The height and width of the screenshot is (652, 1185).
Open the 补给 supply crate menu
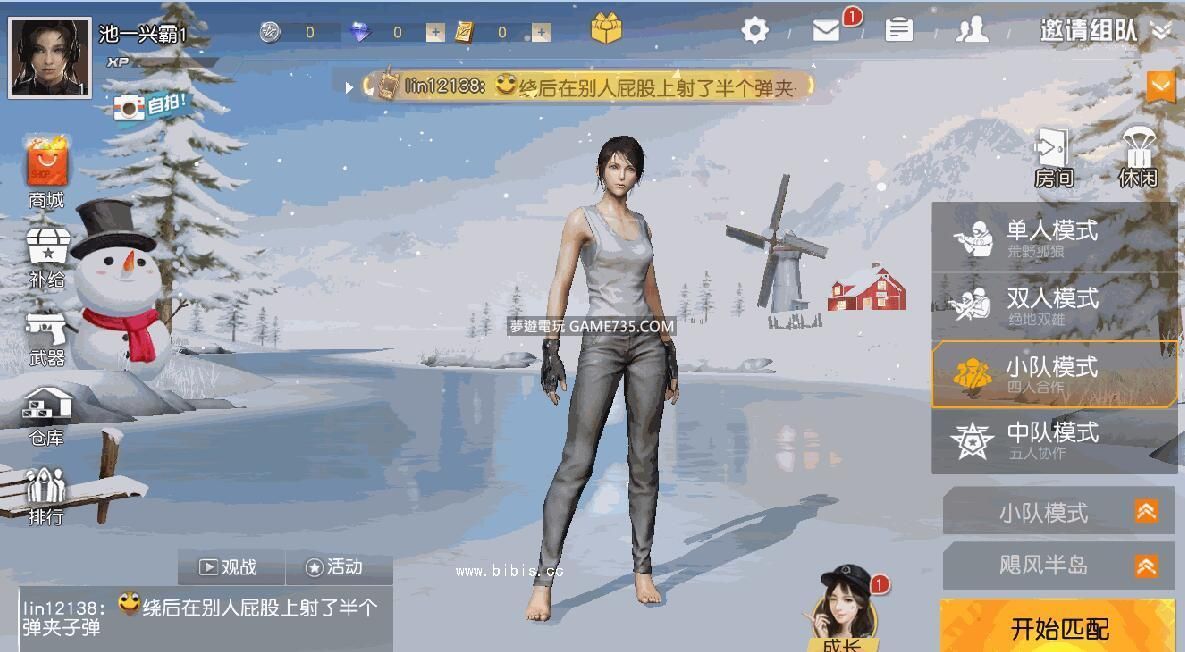46,256
